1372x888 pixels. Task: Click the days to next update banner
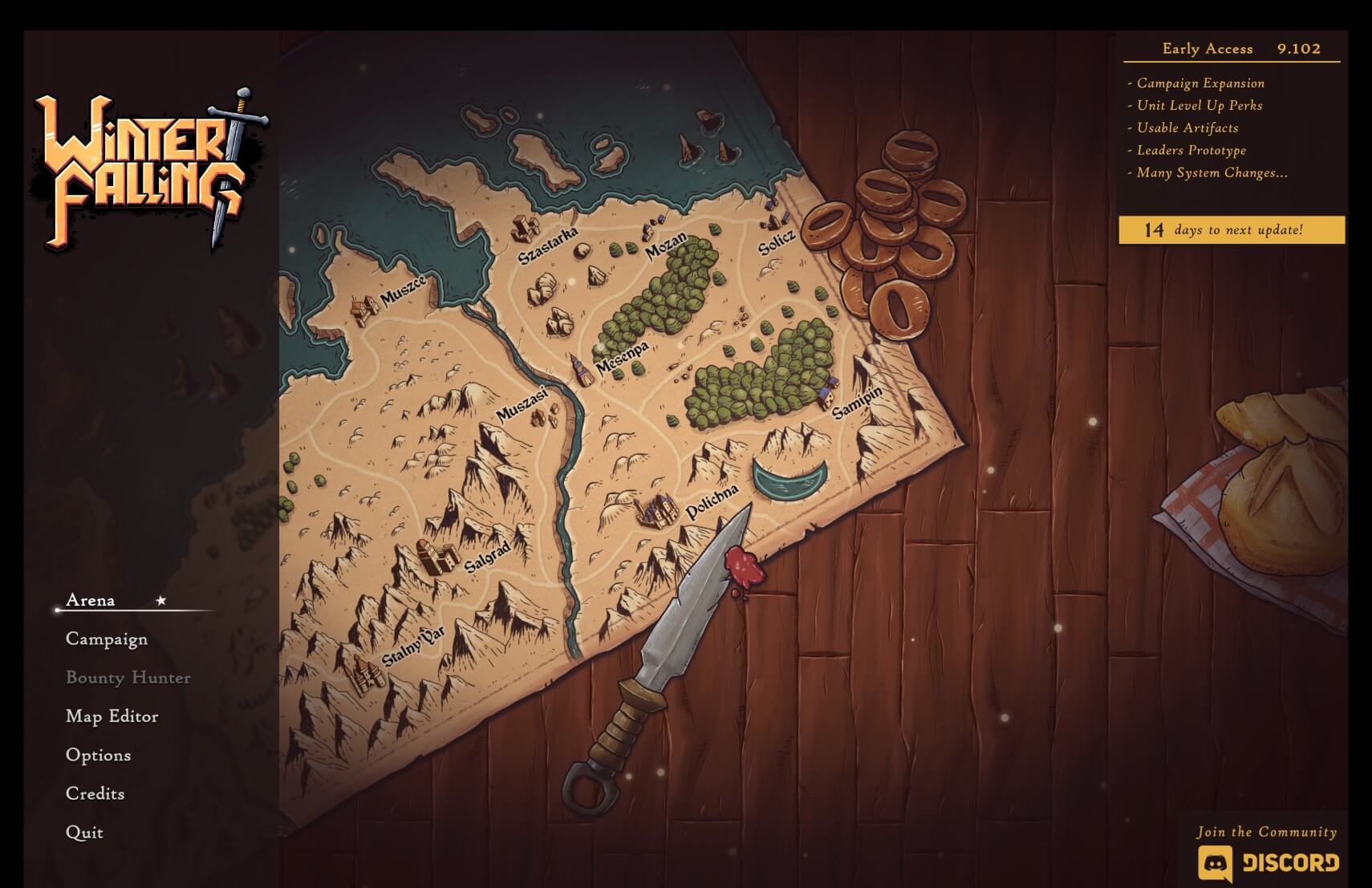pyautogui.click(x=1232, y=230)
